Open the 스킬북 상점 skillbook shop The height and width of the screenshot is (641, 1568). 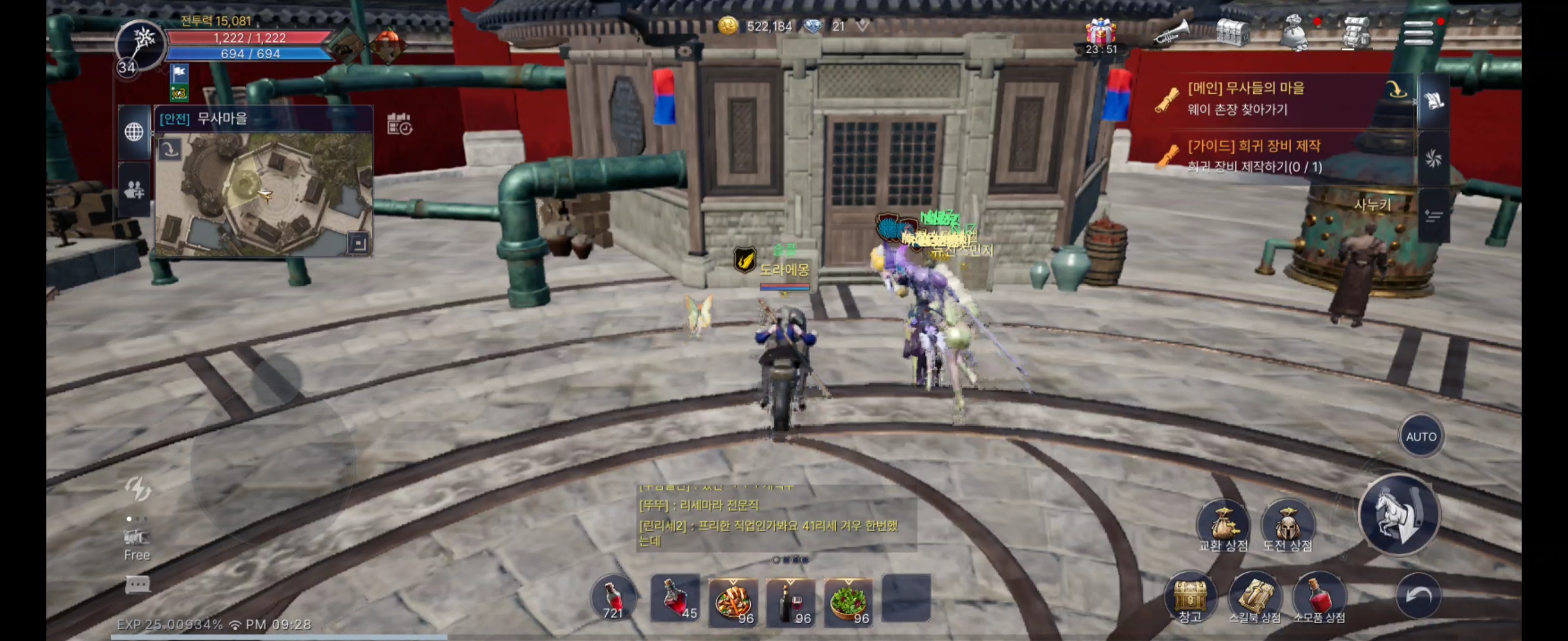(x=1254, y=596)
